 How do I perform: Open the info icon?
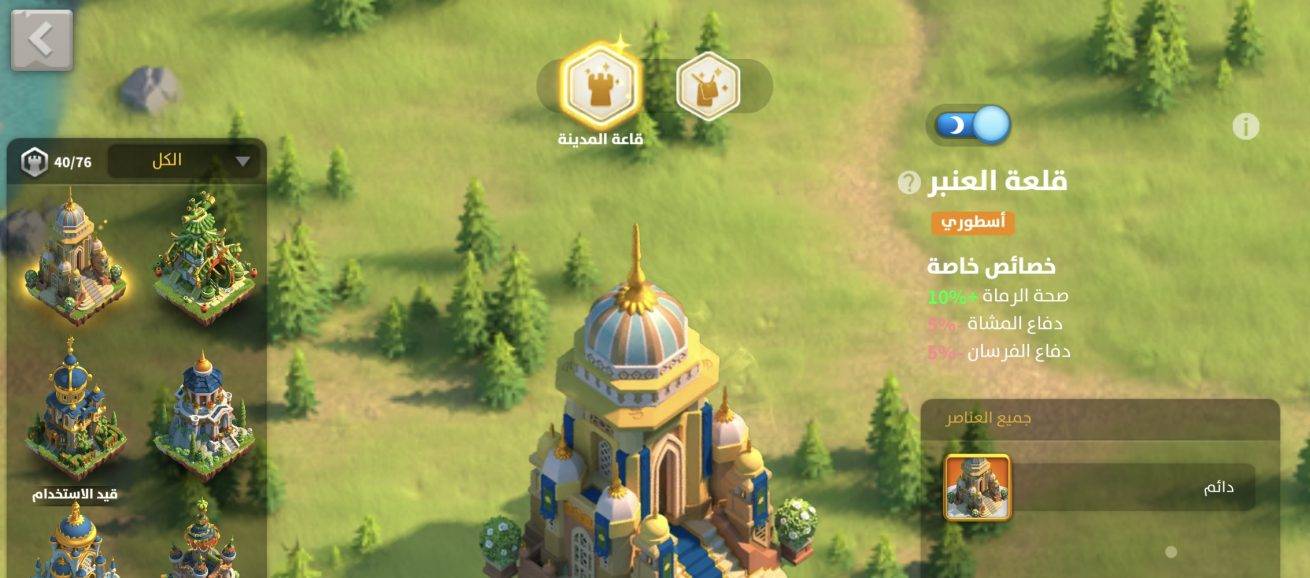click(1245, 127)
